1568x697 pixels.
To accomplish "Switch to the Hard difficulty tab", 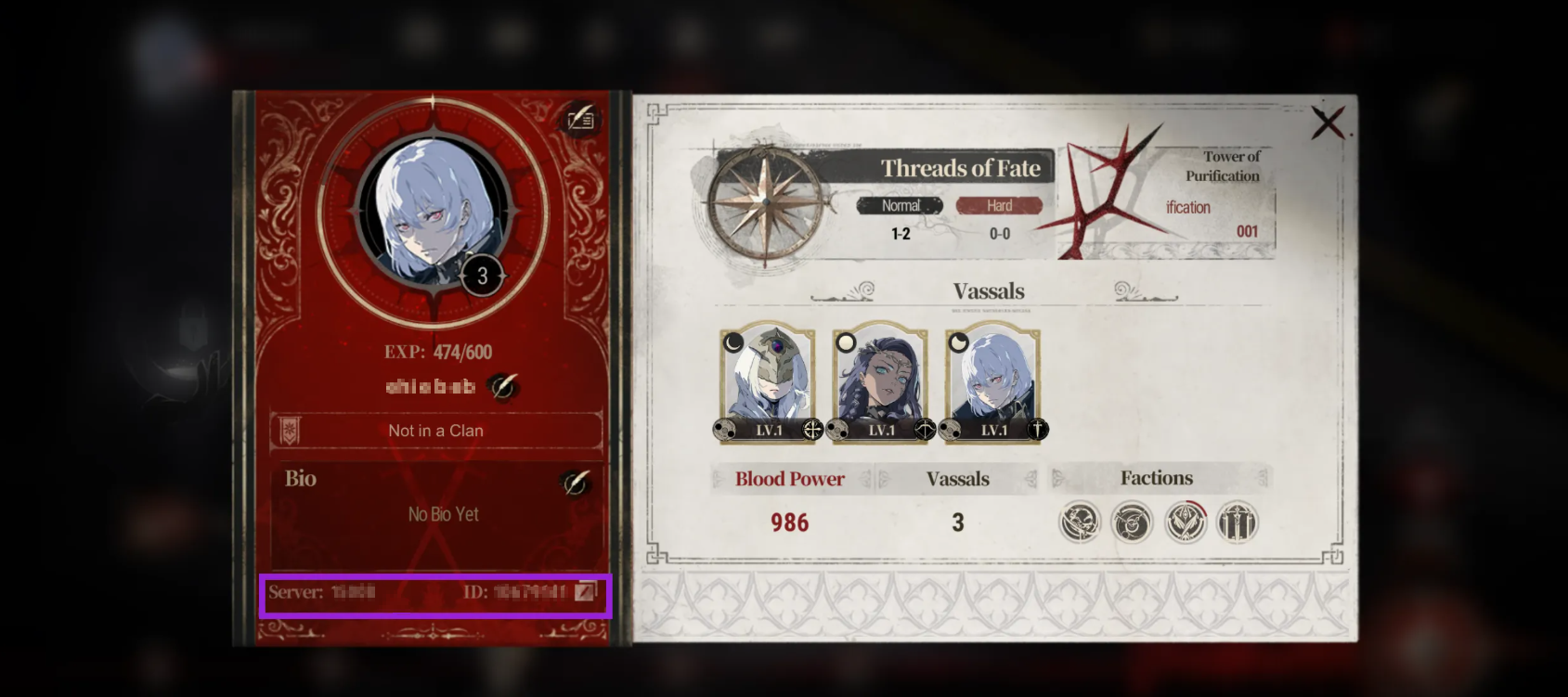I will pos(999,205).
